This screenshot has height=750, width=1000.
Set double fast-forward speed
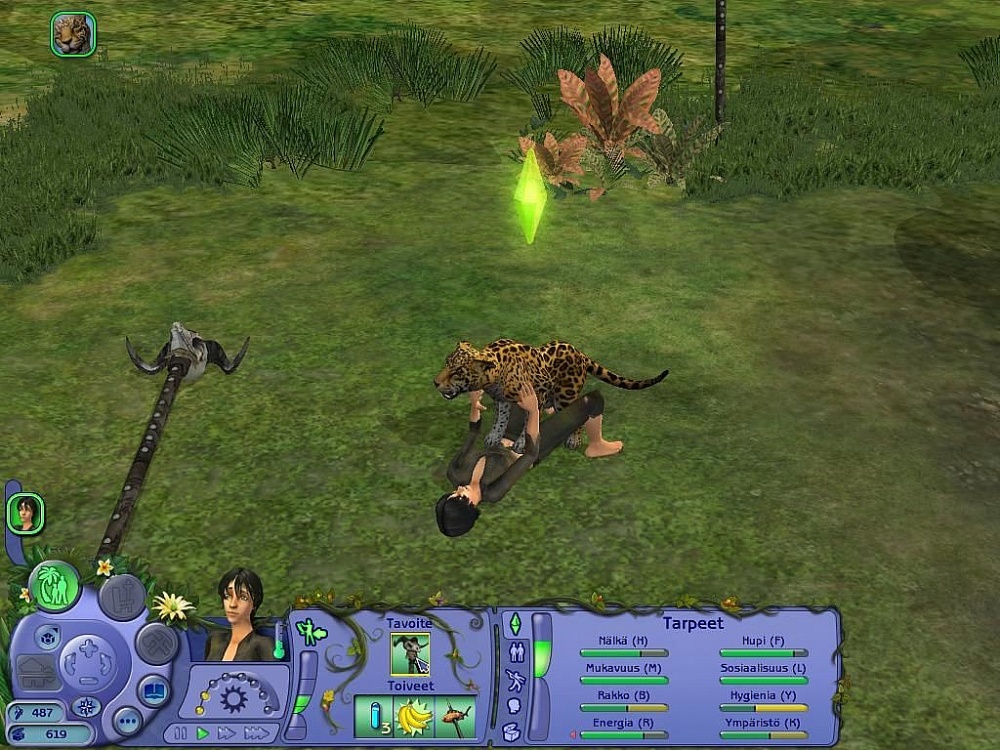point(226,733)
